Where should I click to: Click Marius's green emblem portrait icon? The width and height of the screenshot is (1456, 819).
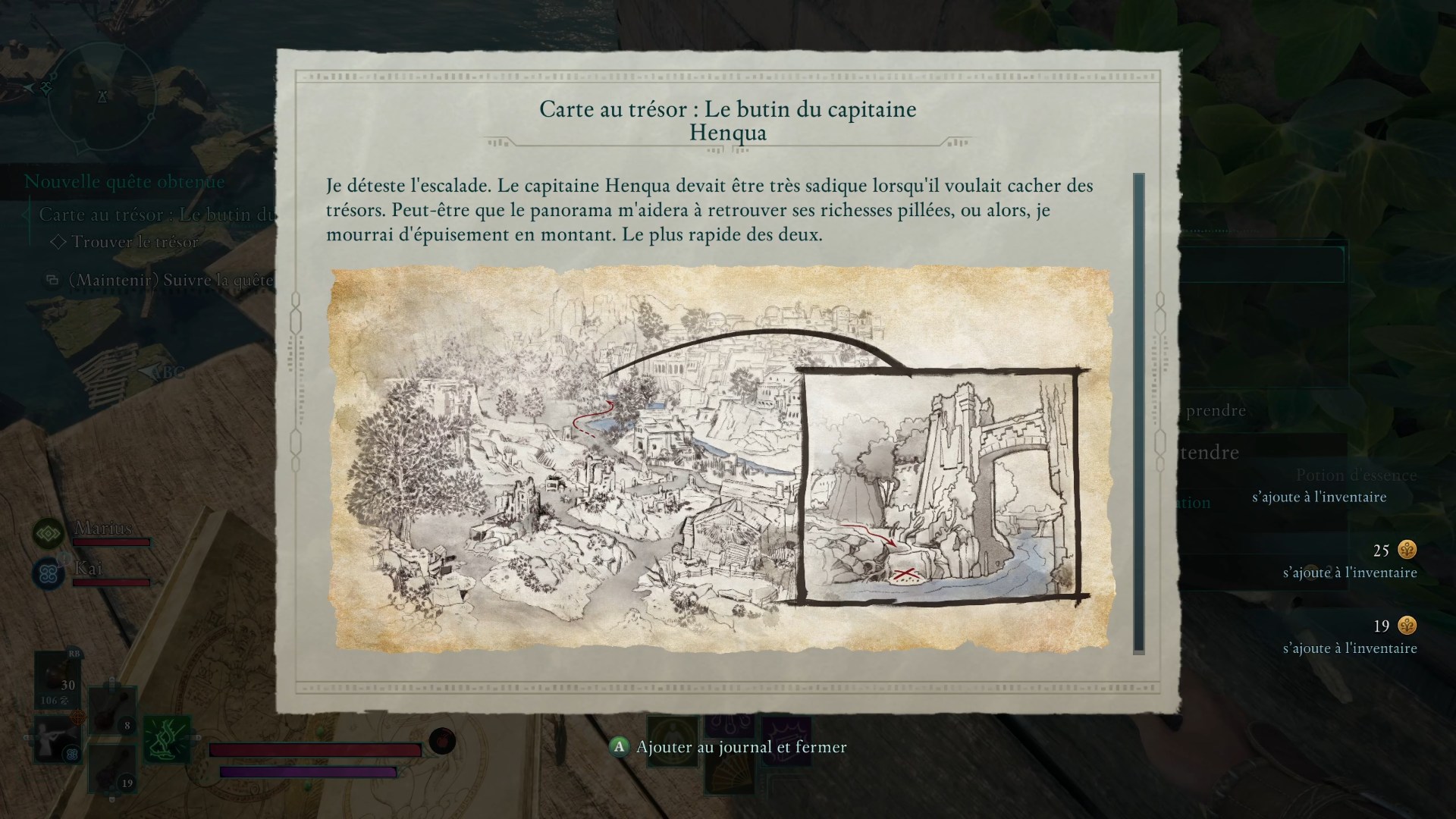tap(49, 534)
